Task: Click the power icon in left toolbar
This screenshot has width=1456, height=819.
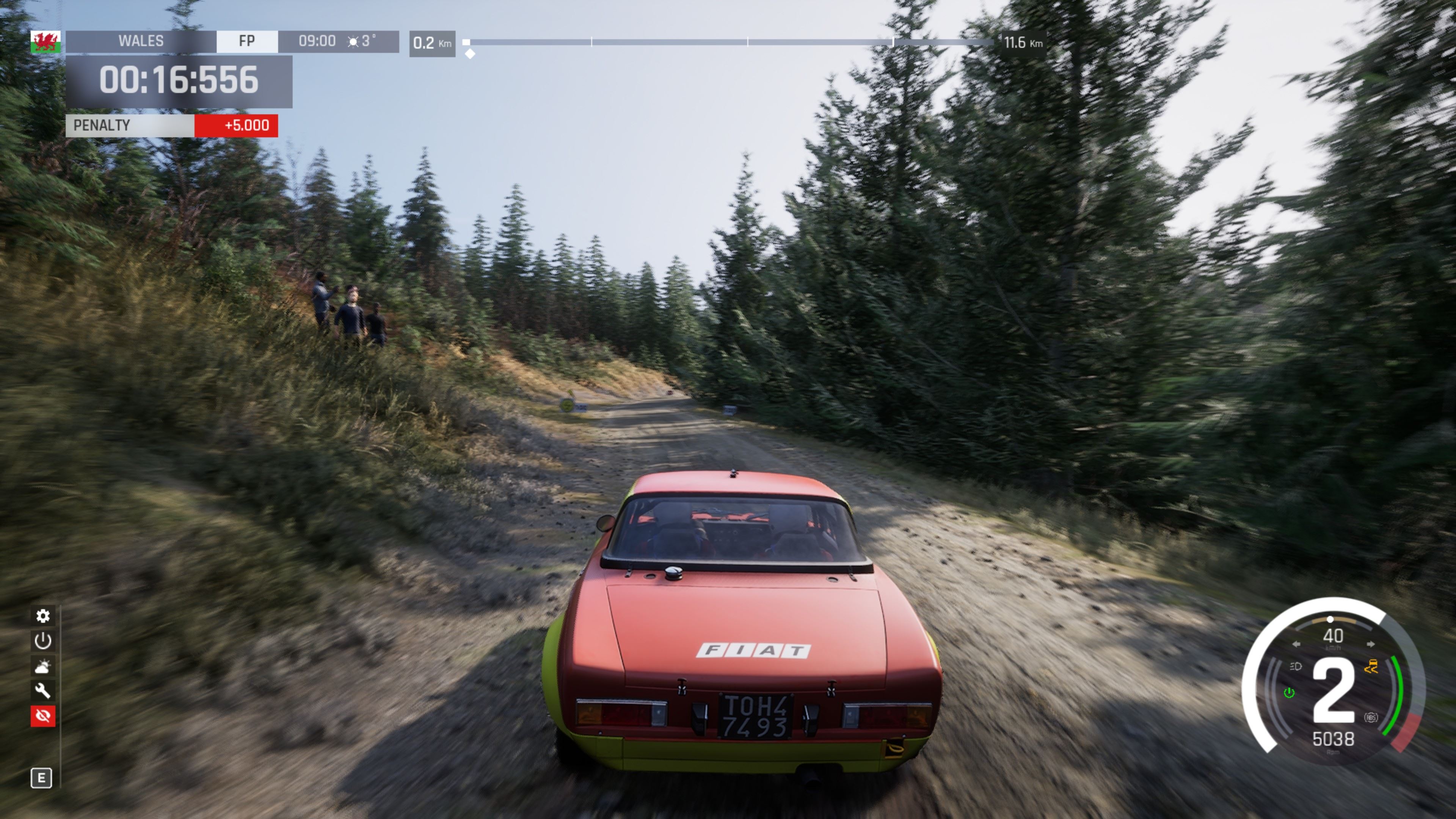Action: 43,641
